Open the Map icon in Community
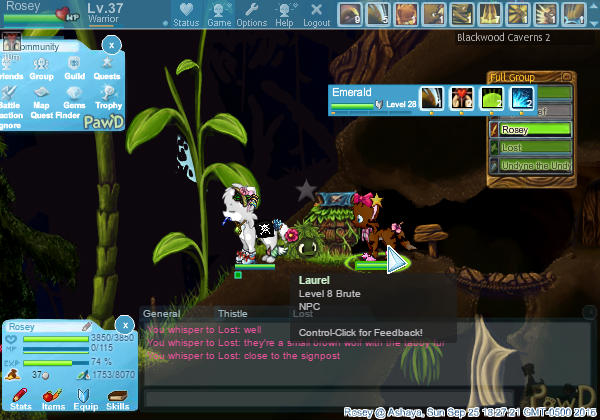 click(41, 95)
